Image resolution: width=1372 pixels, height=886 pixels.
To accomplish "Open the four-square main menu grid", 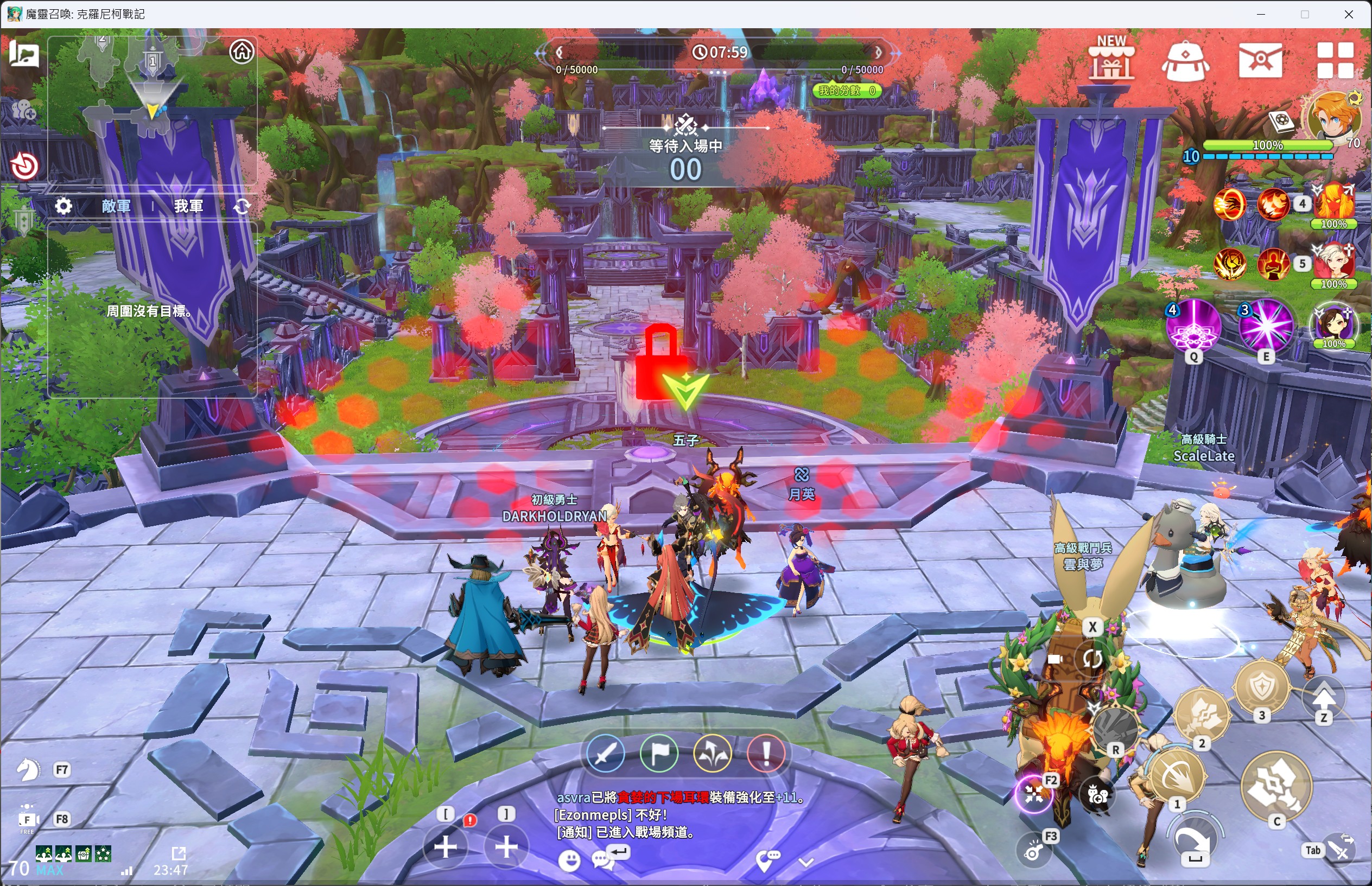I will pos(1335,60).
